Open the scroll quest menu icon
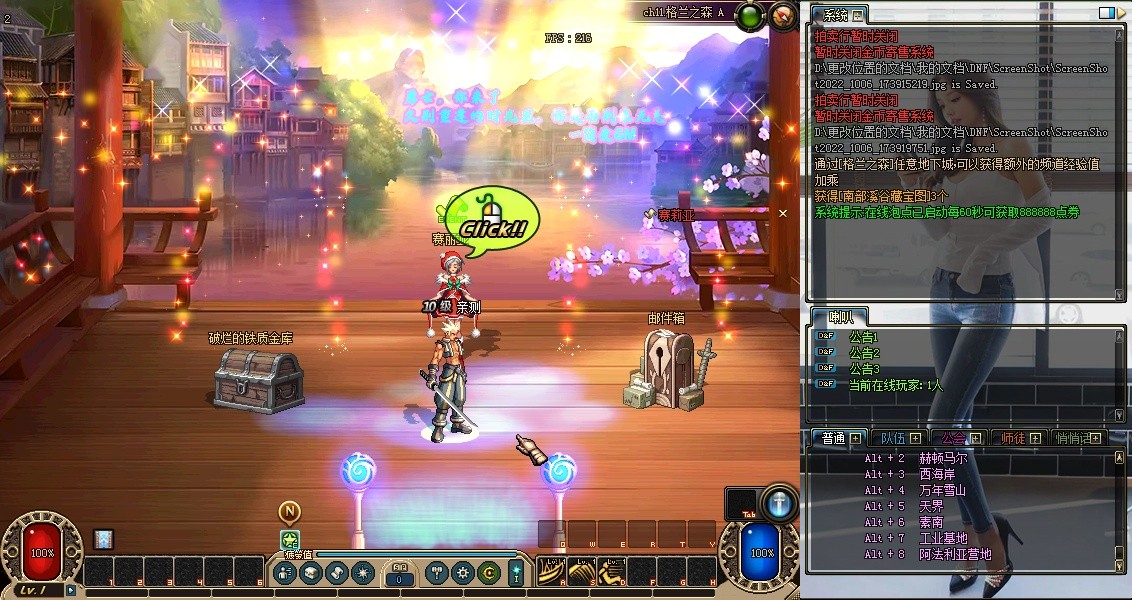 337,573
